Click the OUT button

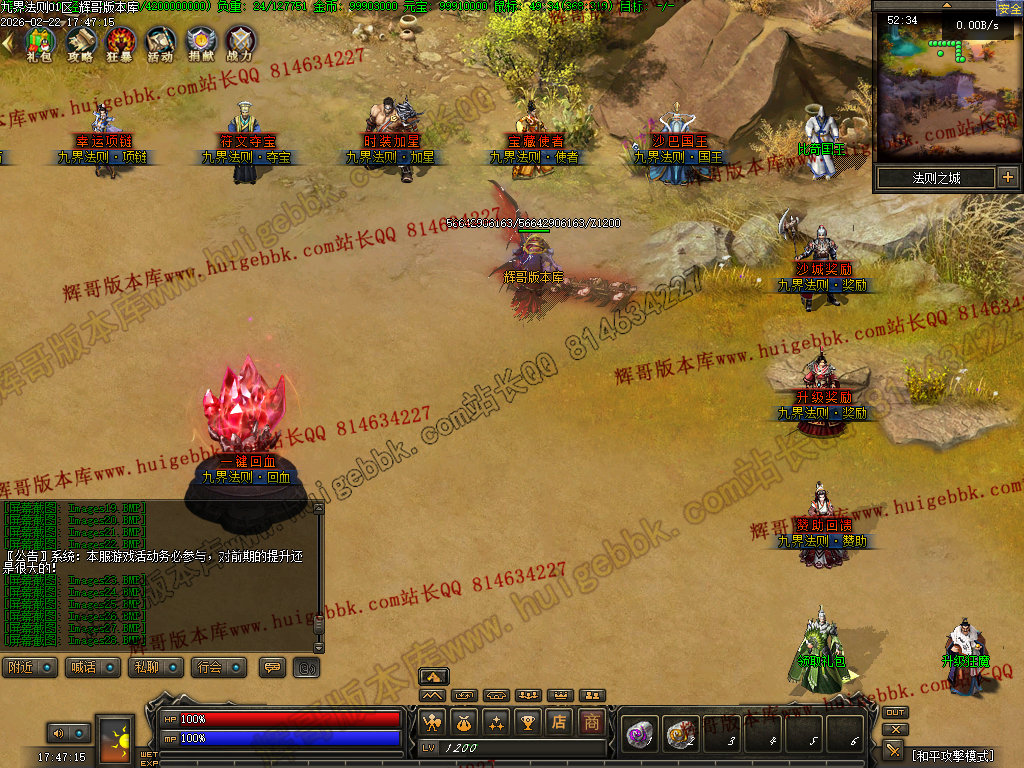pyautogui.click(x=895, y=713)
